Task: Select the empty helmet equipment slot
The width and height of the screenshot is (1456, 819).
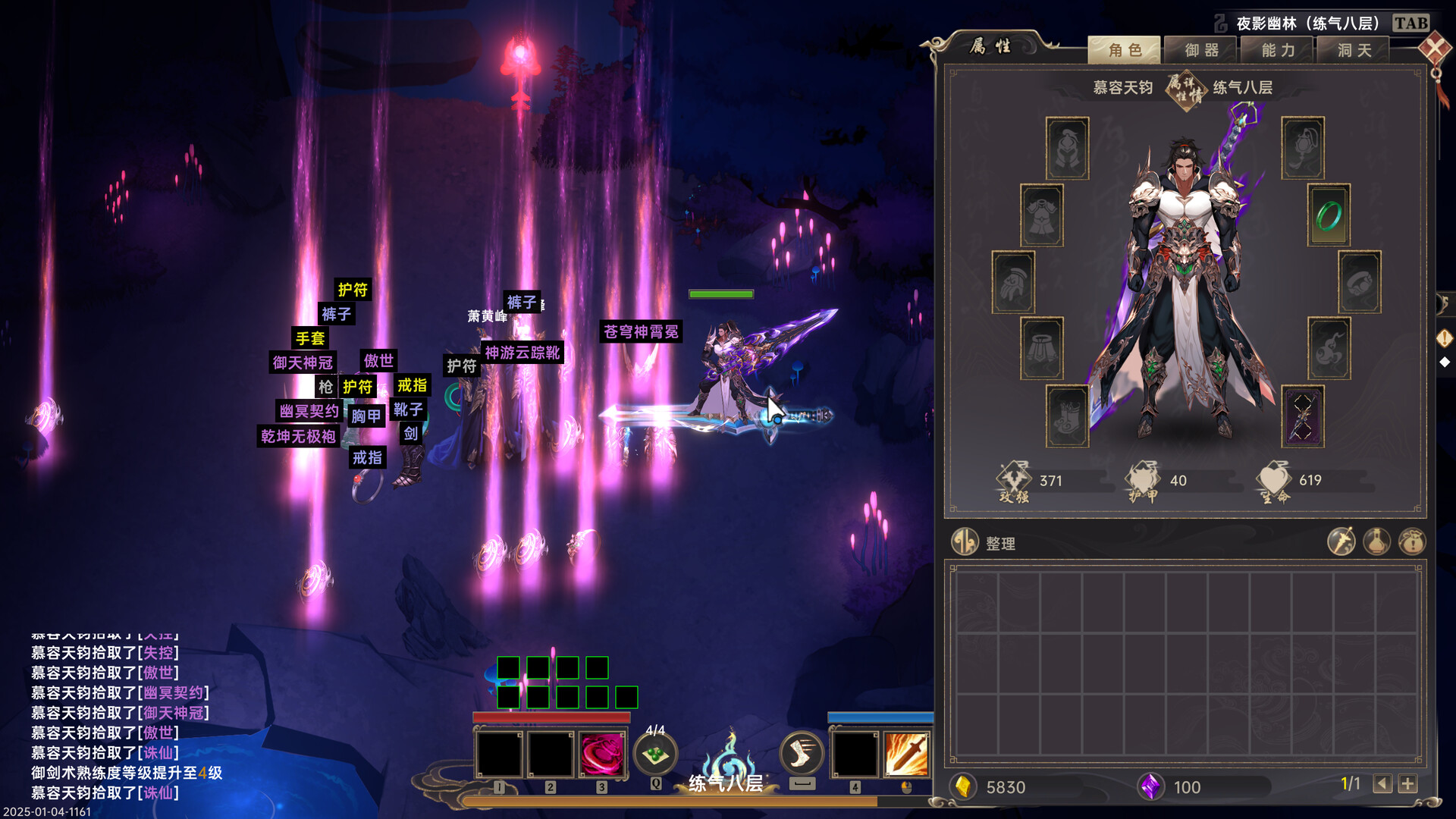Action: click(x=1067, y=148)
